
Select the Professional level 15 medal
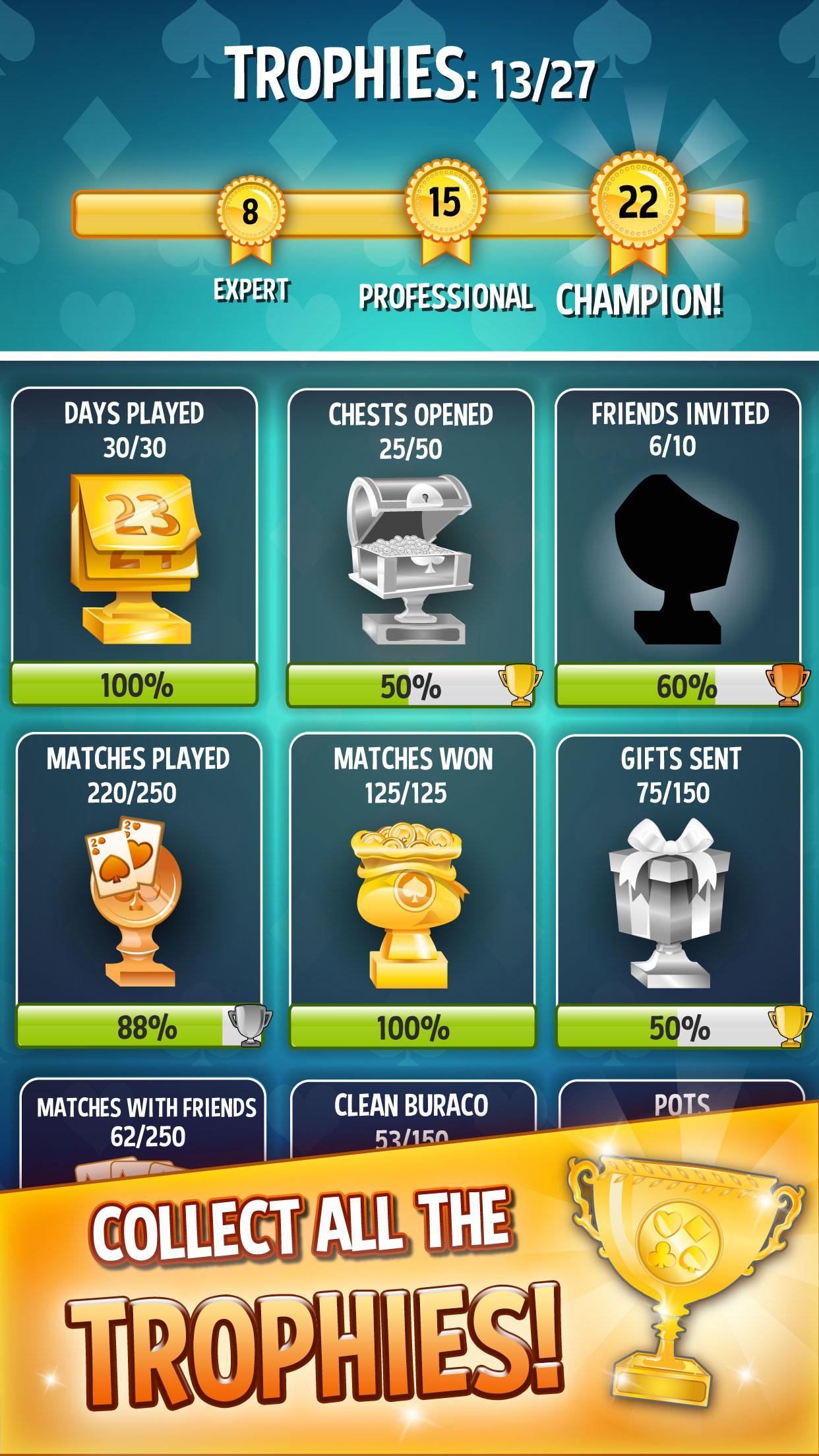(x=444, y=206)
